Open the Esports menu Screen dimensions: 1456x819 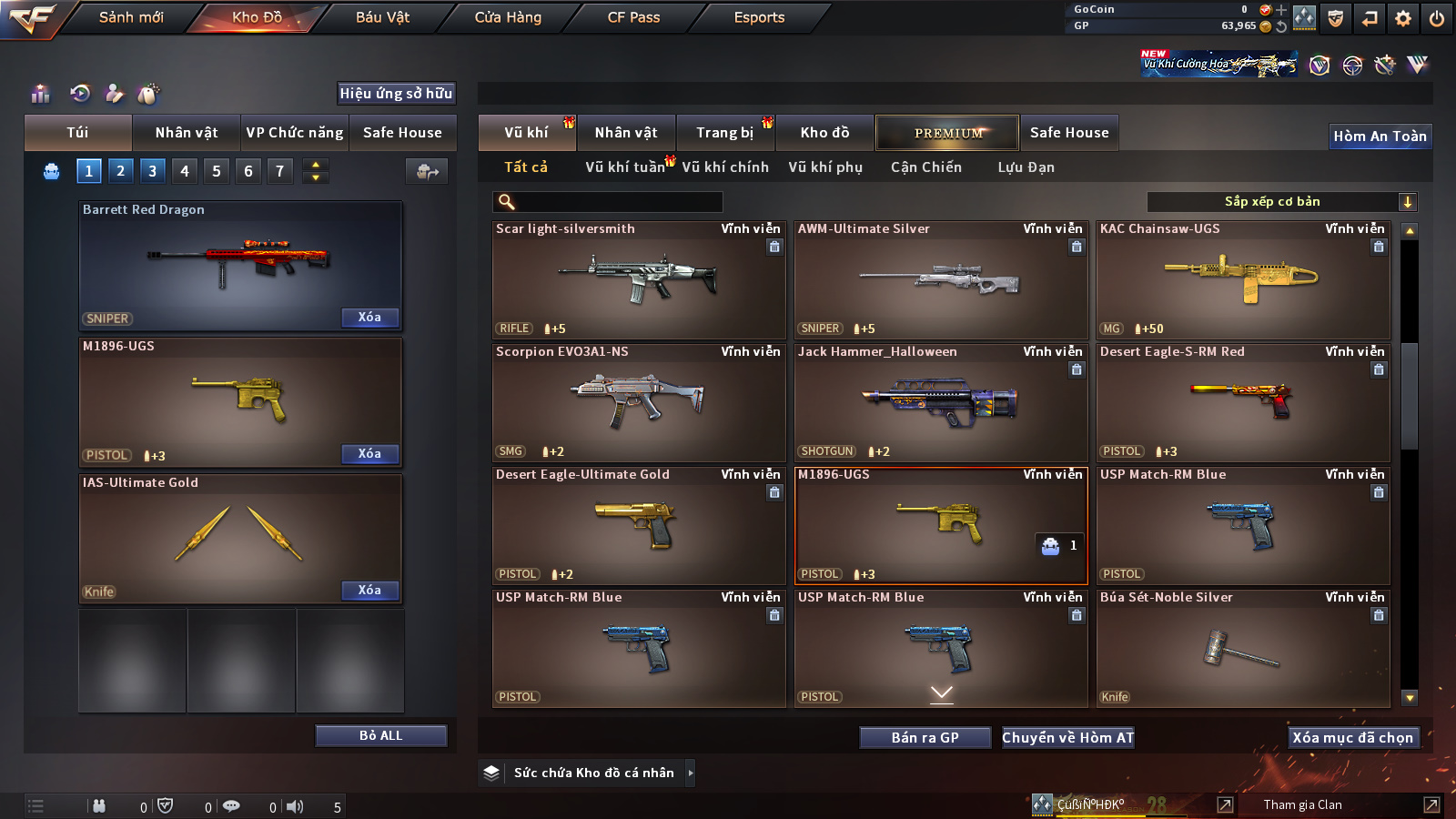(x=759, y=17)
